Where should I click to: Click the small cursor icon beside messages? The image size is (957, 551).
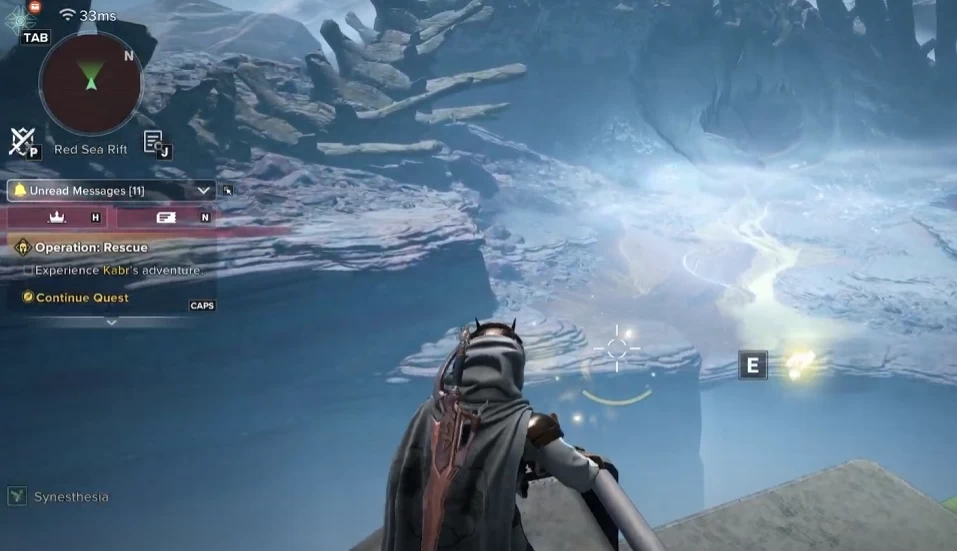pyautogui.click(x=228, y=190)
